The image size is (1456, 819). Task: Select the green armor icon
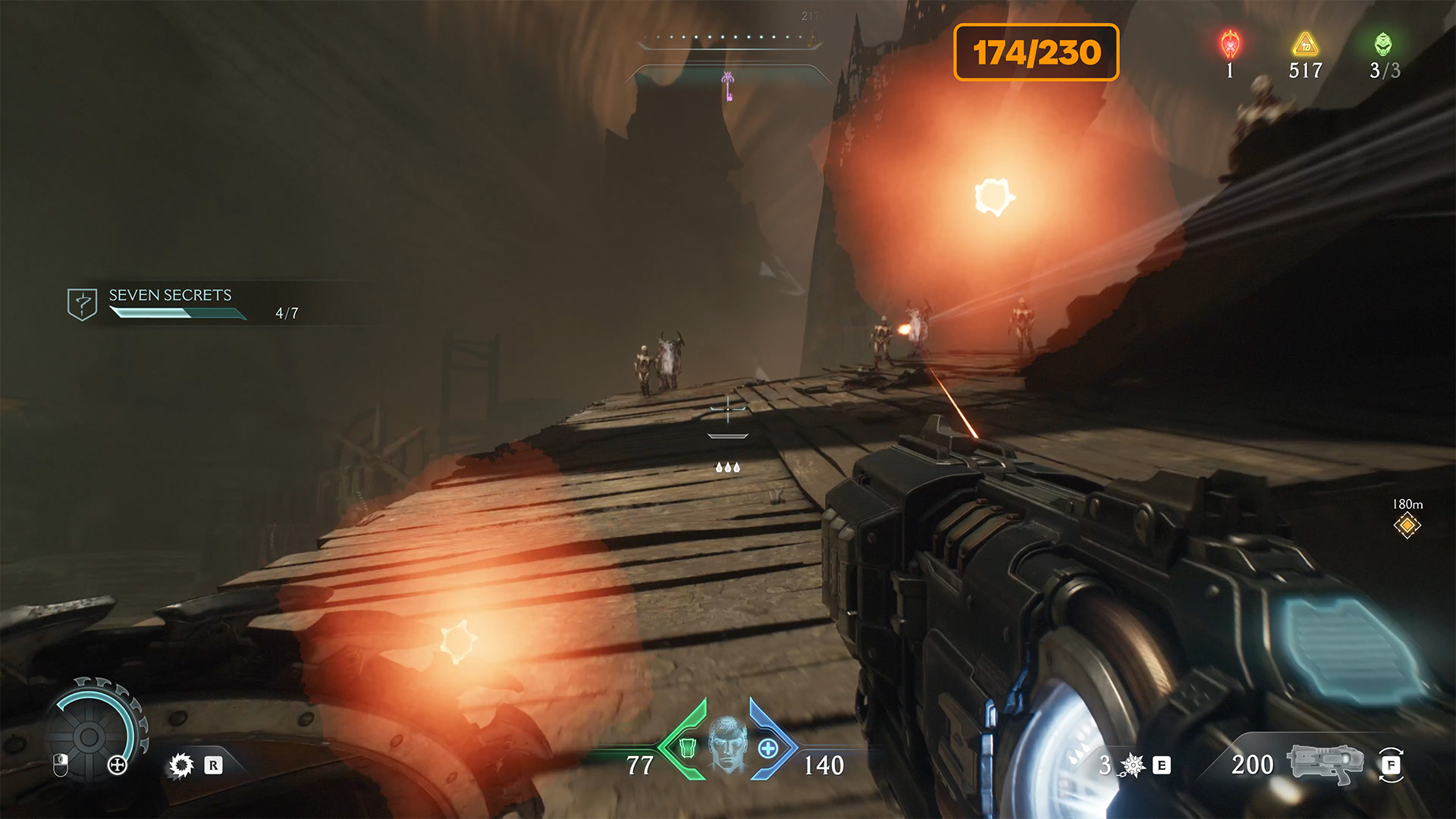tap(687, 748)
